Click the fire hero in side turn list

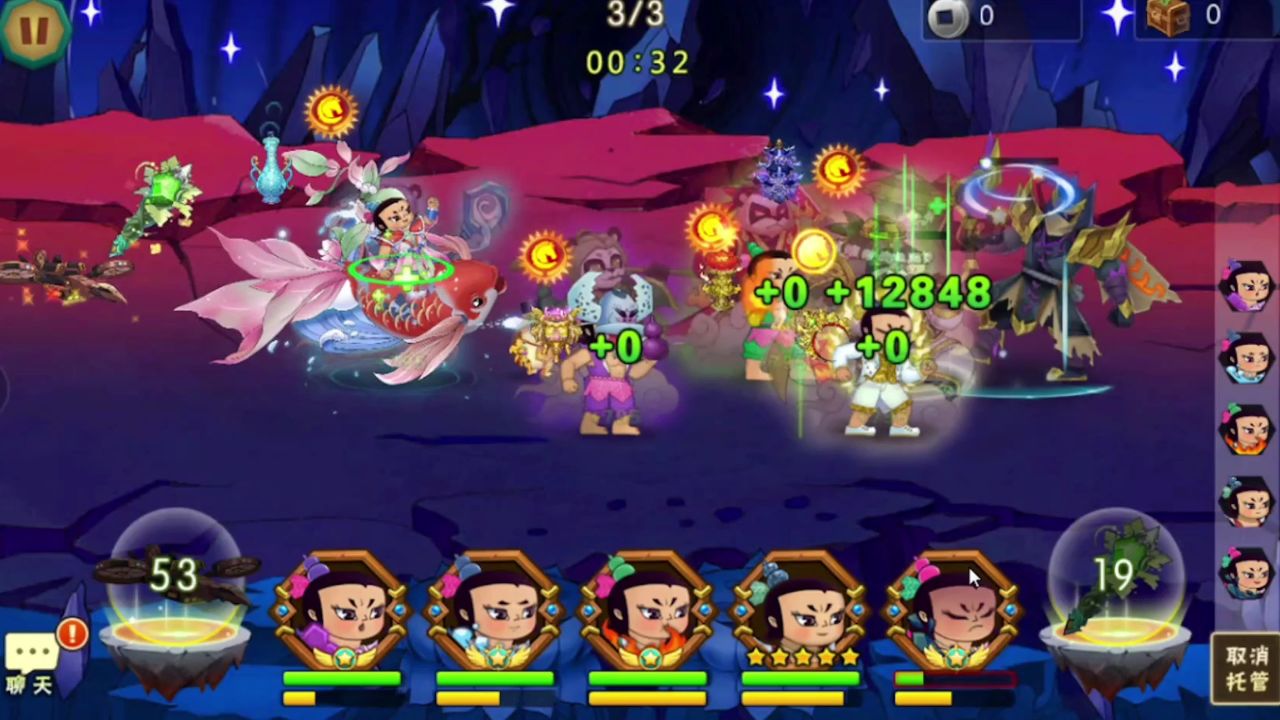[x=1247, y=430]
